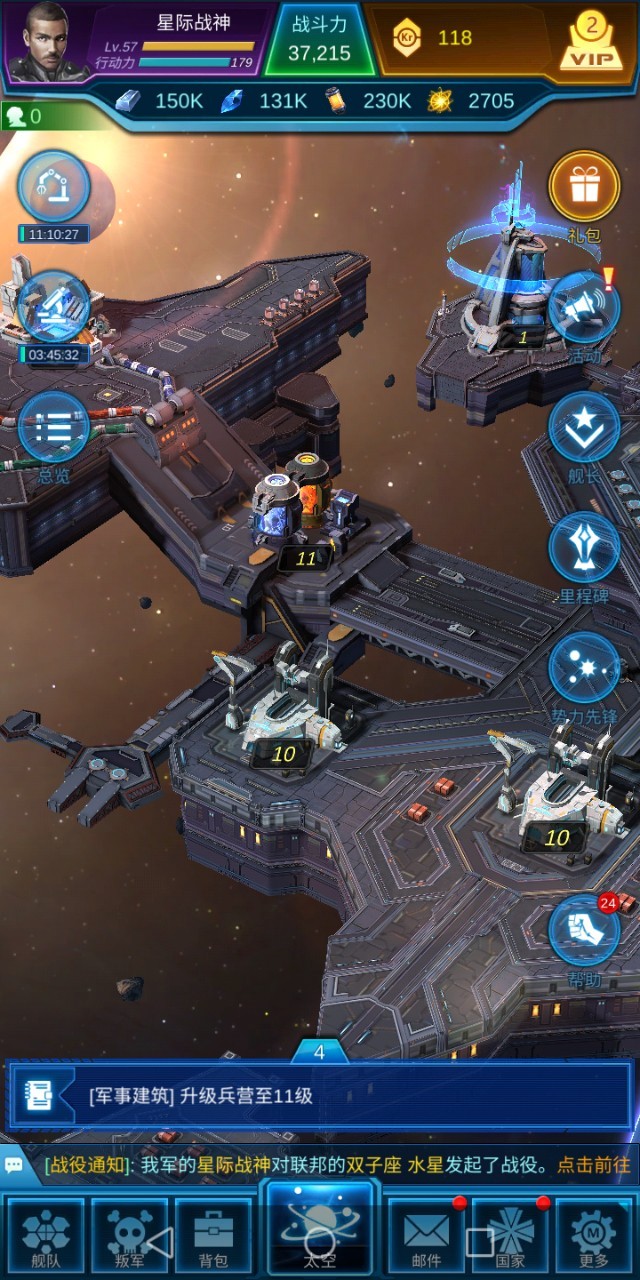Open the VIP 2 trophy badge
Screen dimensions: 640x1280
tap(590, 42)
